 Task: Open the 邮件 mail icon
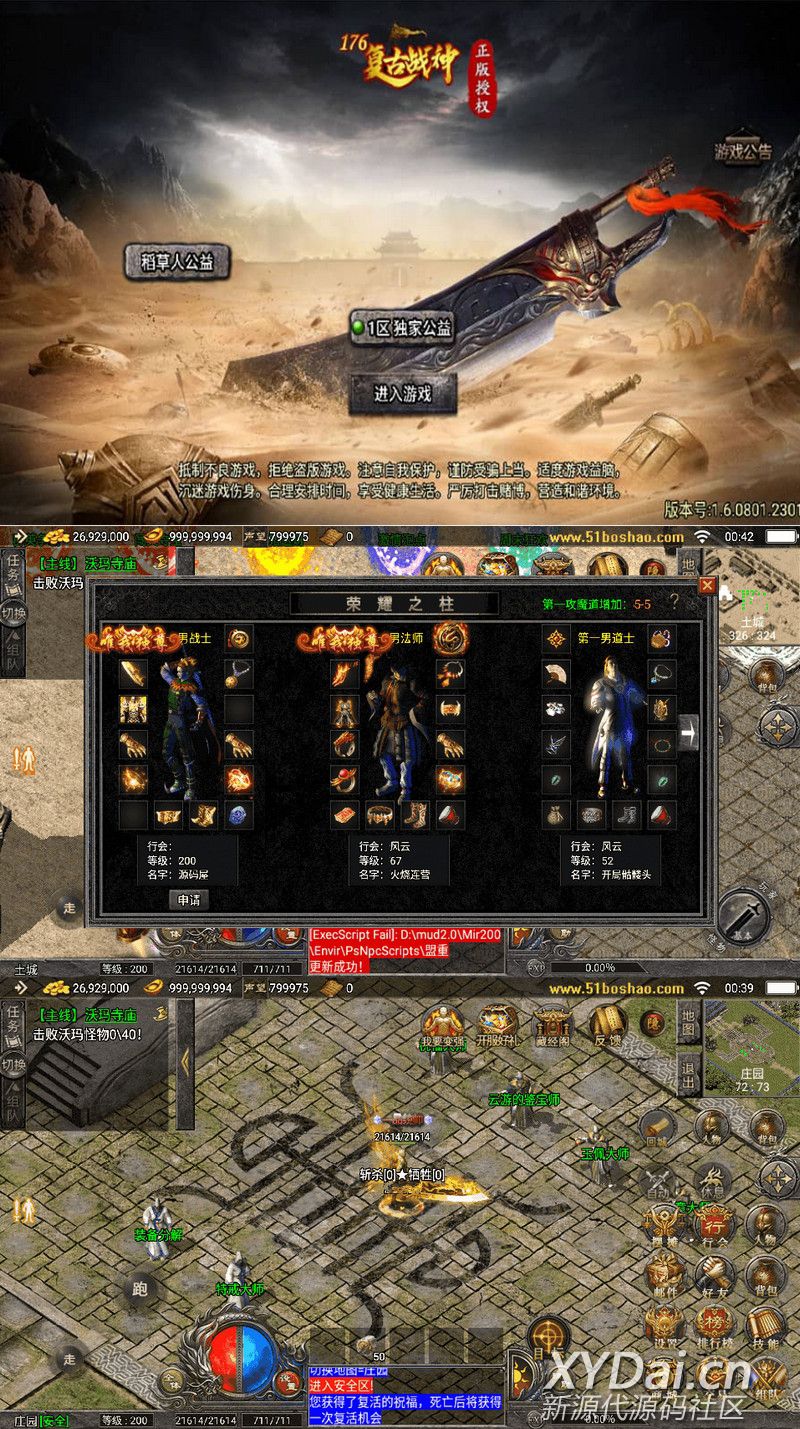click(664, 1275)
